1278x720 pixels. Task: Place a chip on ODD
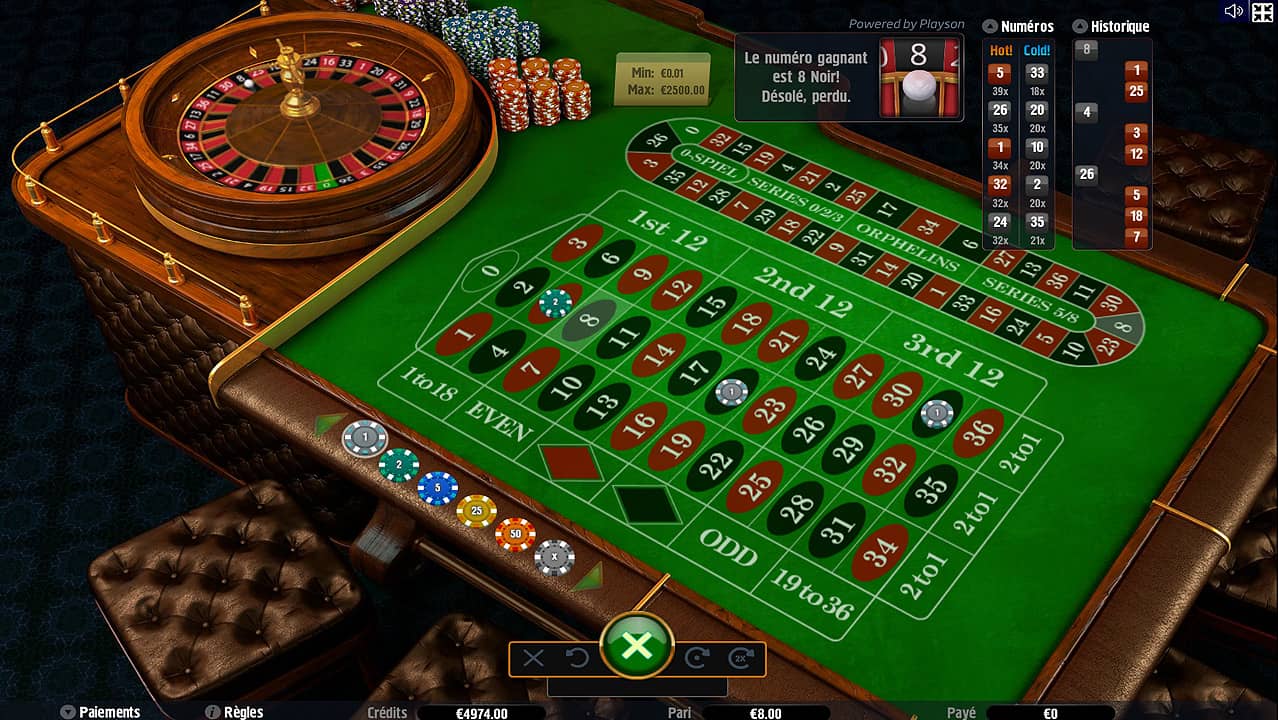pos(727,545)
